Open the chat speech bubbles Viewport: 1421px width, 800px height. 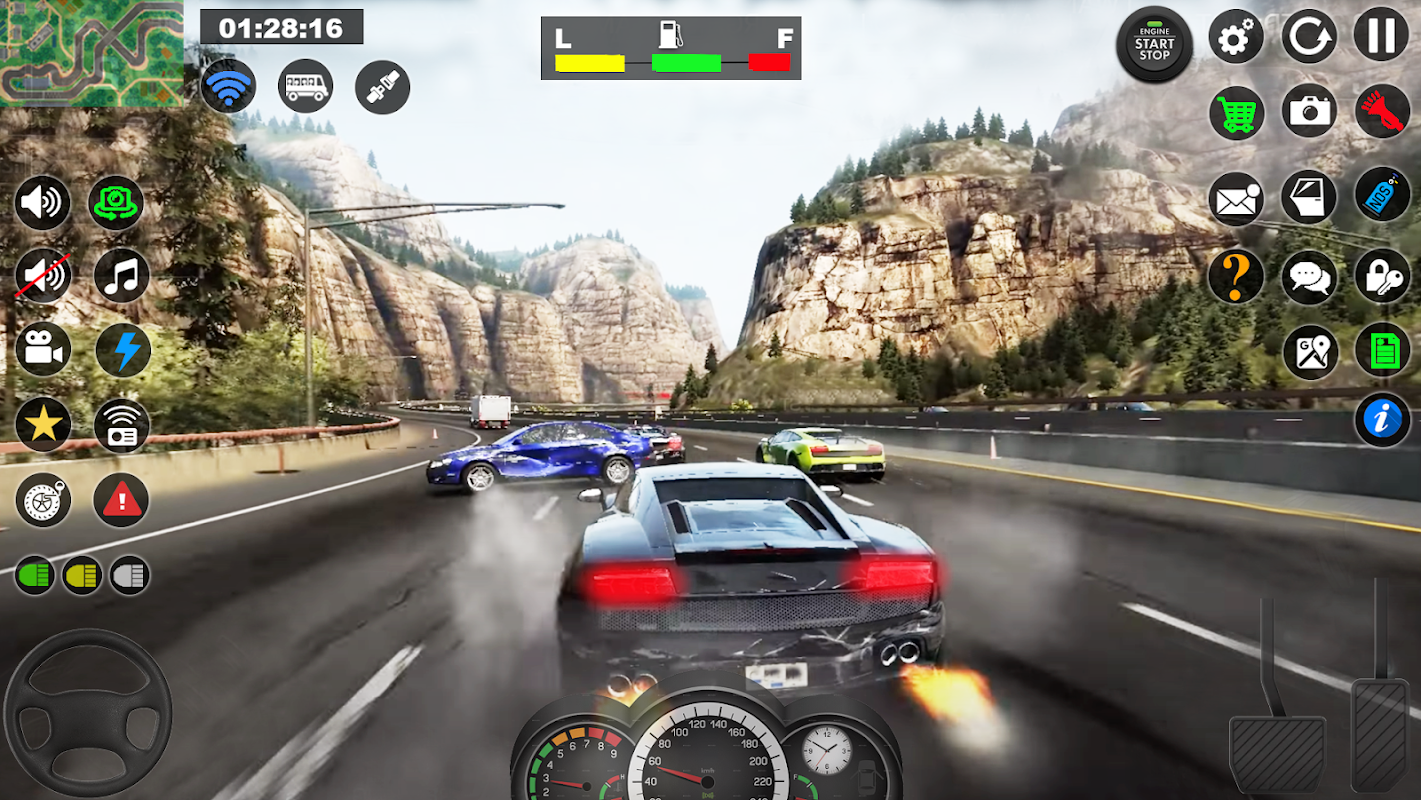[x=1309, y=278]
